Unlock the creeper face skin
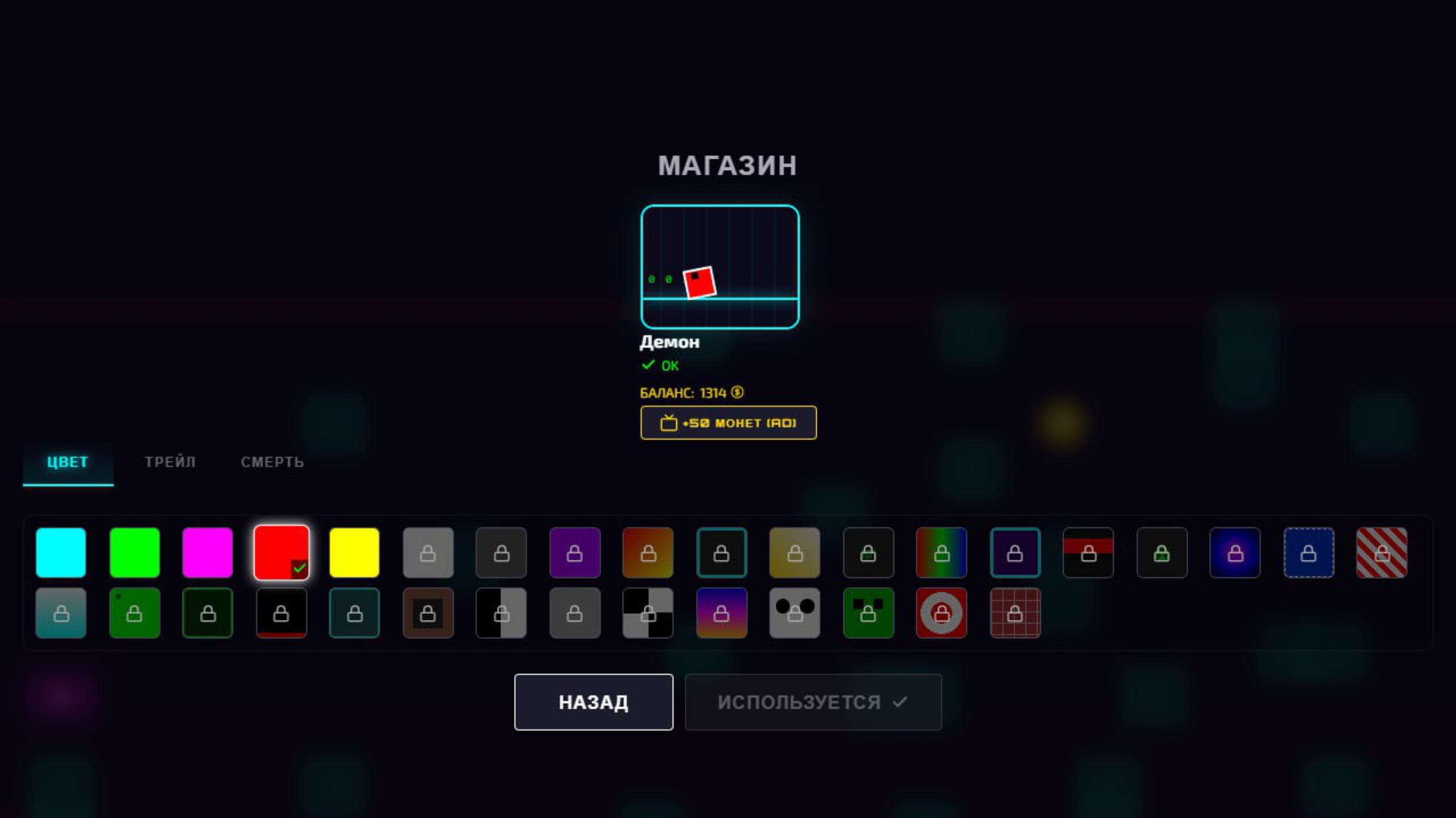The width and height of the screenshot is (1456, 818). click(x=868, y=613)
